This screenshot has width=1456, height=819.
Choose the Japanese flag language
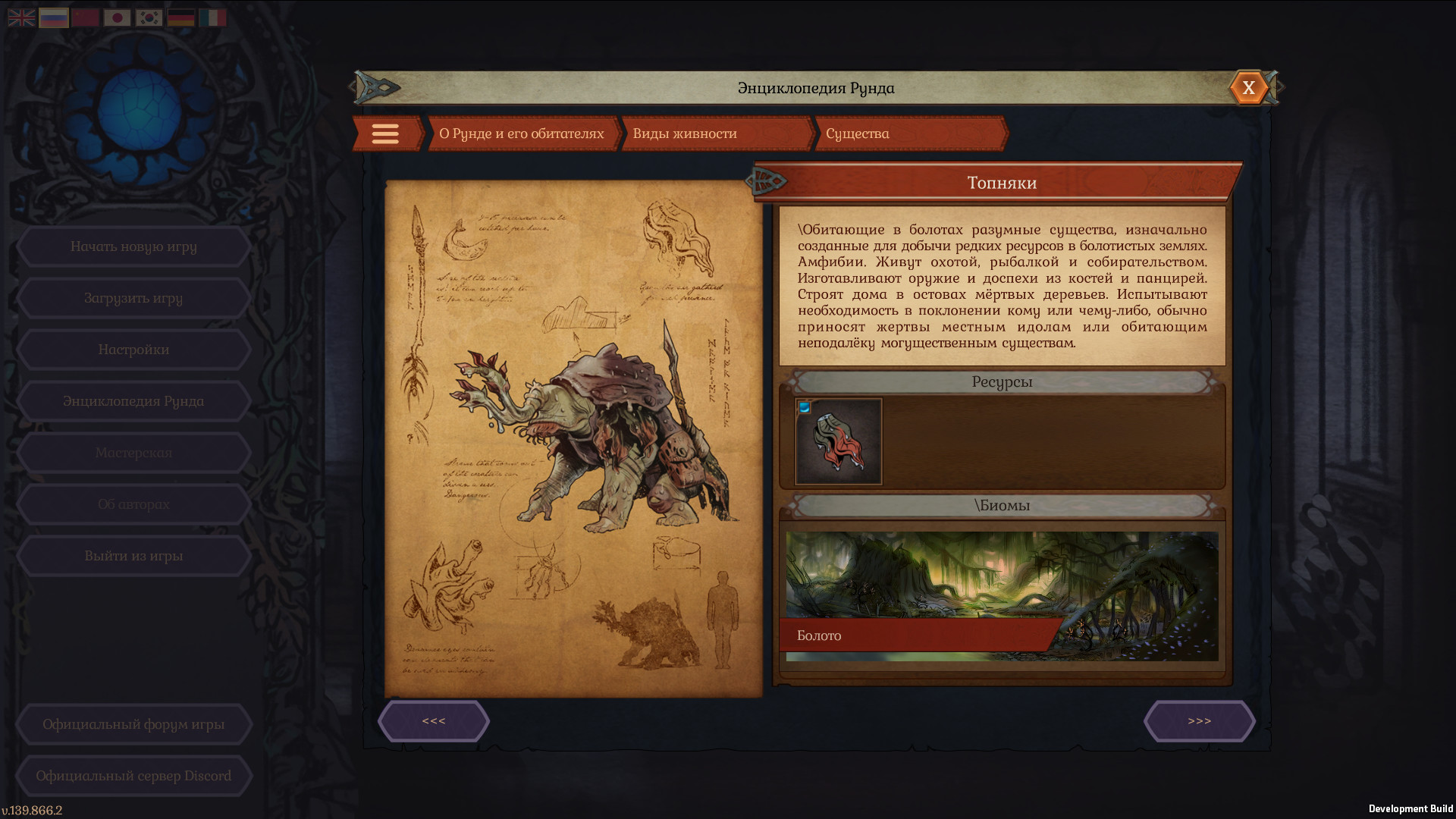[x=118, y=17]
